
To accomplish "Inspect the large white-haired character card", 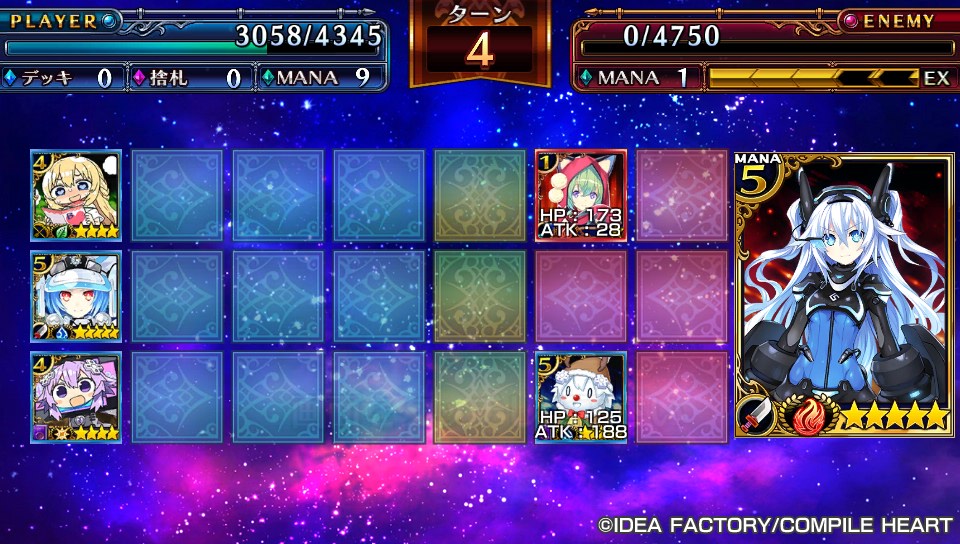I will tap(844, 295).
